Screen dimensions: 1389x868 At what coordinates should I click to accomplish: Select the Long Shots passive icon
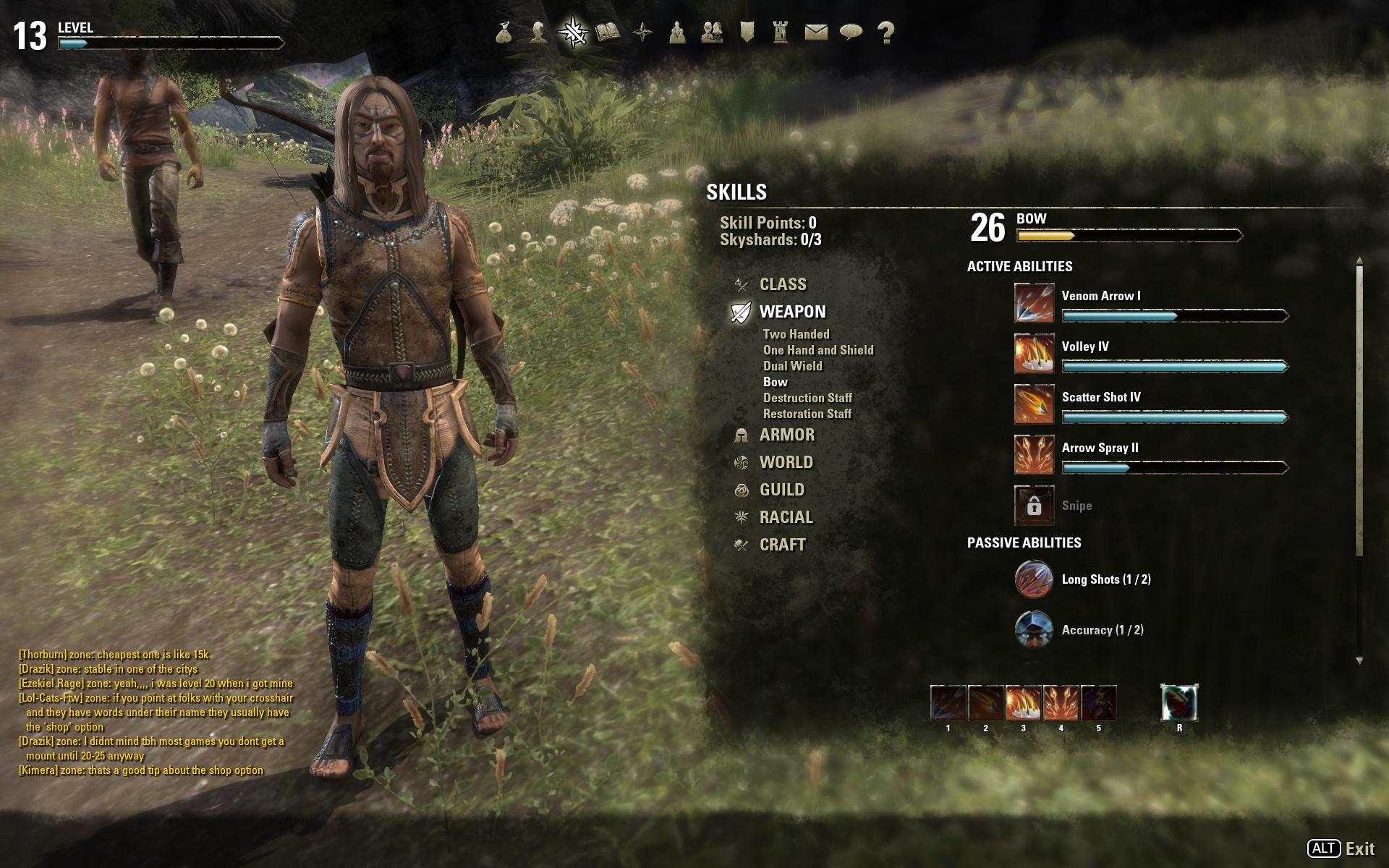point(1034,579)
